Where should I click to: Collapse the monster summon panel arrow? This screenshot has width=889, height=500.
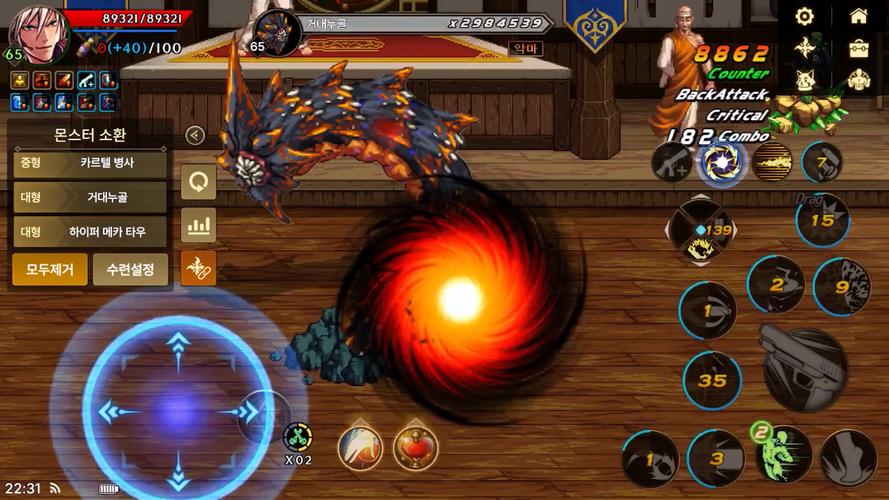[x=196, y=136]
